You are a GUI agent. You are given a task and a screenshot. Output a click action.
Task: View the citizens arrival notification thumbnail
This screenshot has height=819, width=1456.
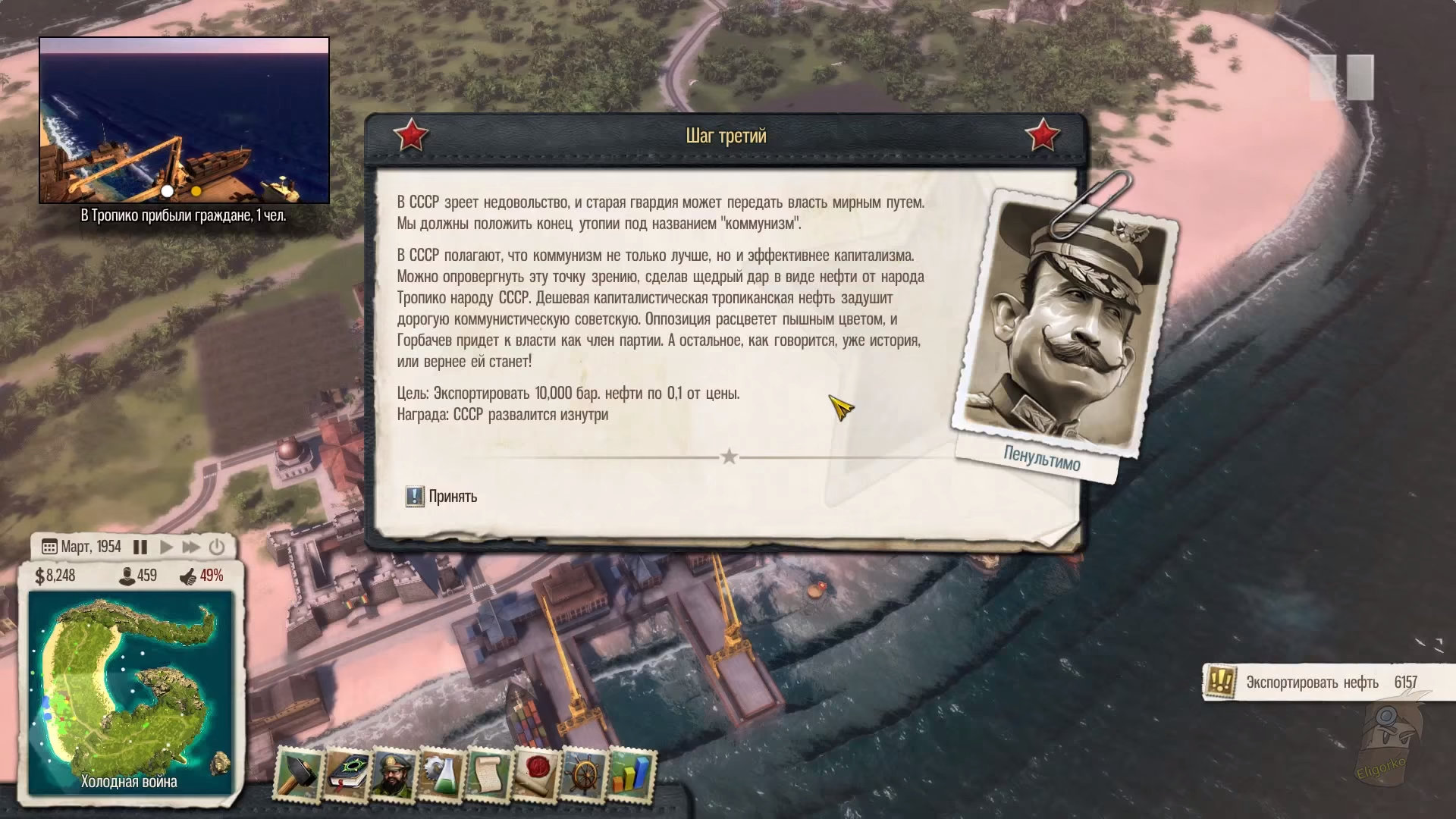[184, 121]
